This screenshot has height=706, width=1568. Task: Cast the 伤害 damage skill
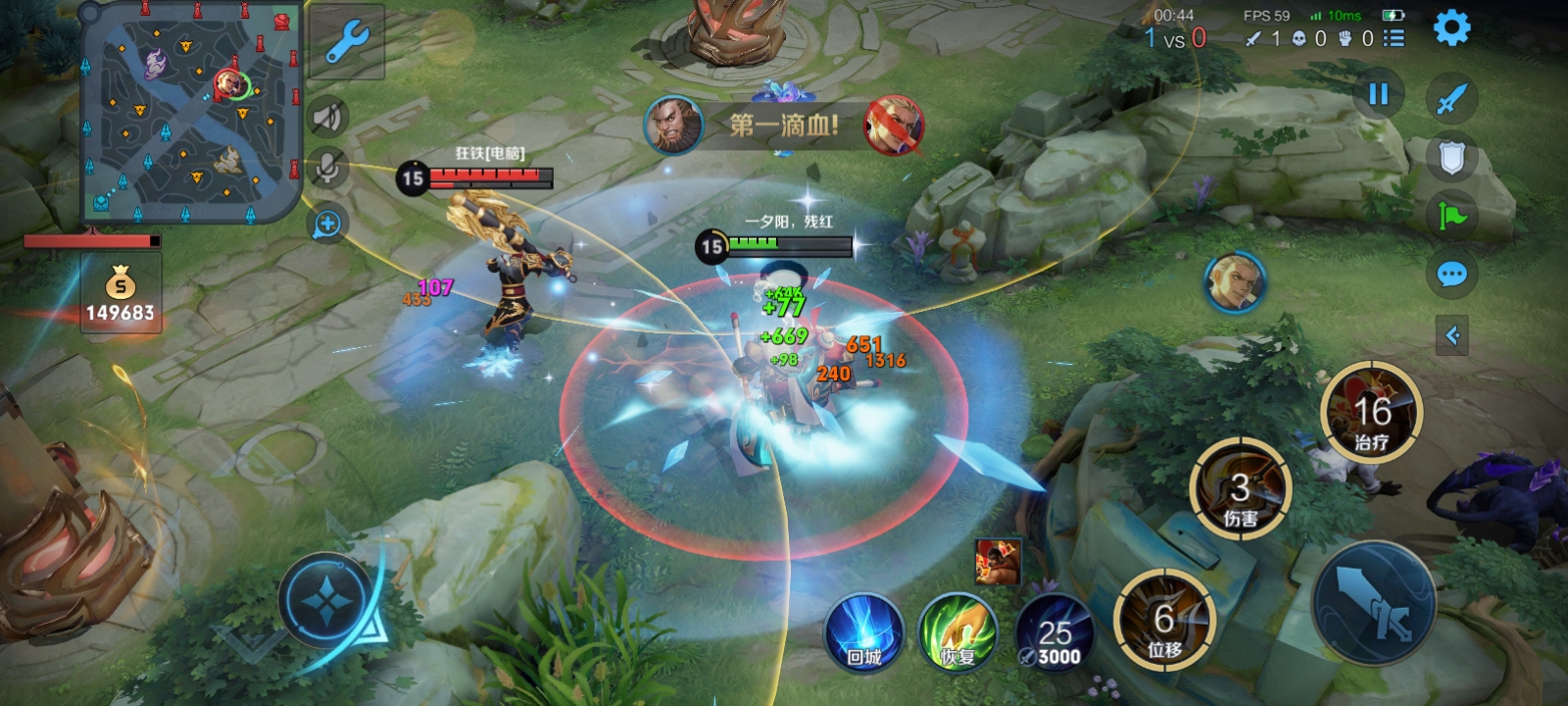1240,489
